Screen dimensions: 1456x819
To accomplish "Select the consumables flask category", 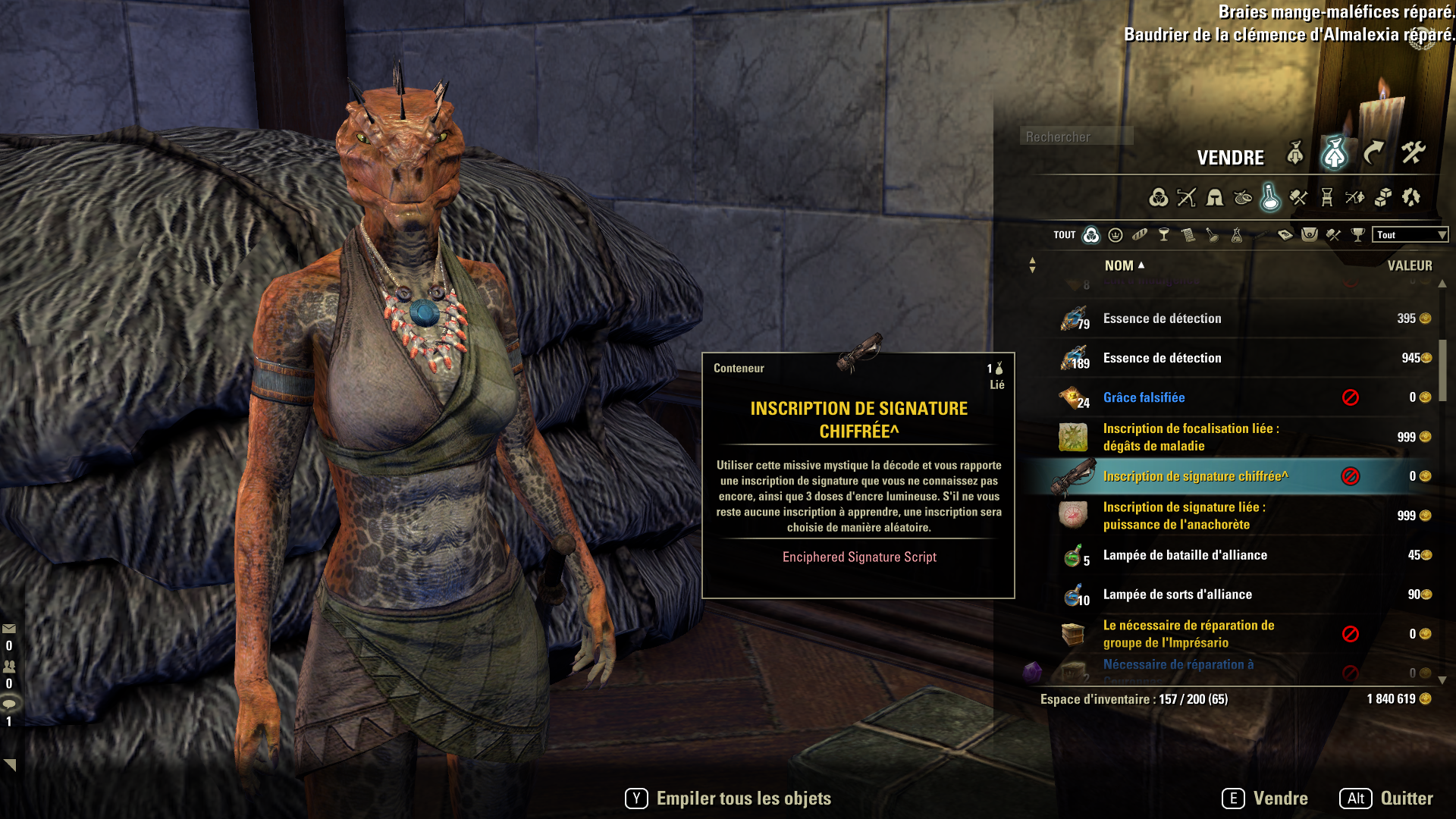I will pyautogui.click(x=1270, y=198).
